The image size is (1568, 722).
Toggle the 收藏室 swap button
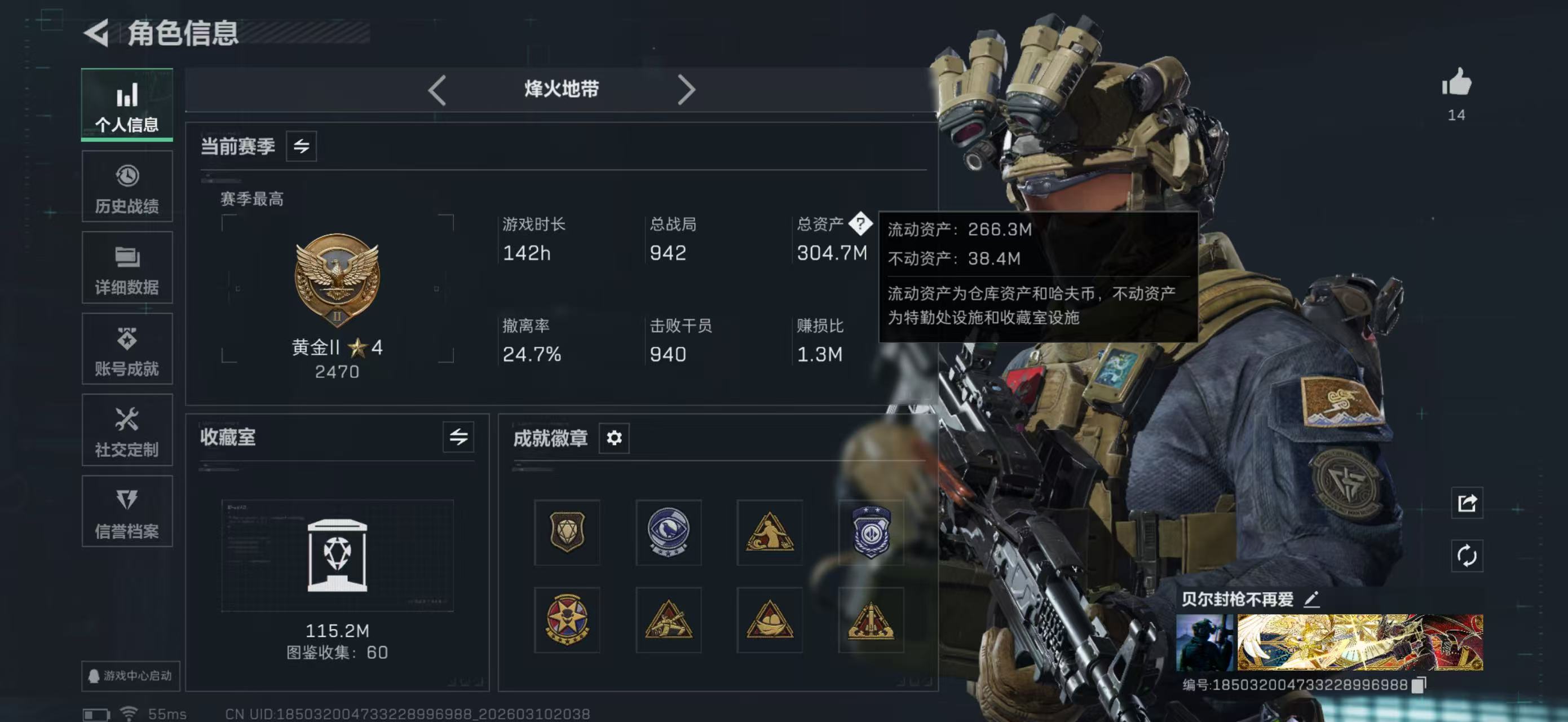(458, 437)
